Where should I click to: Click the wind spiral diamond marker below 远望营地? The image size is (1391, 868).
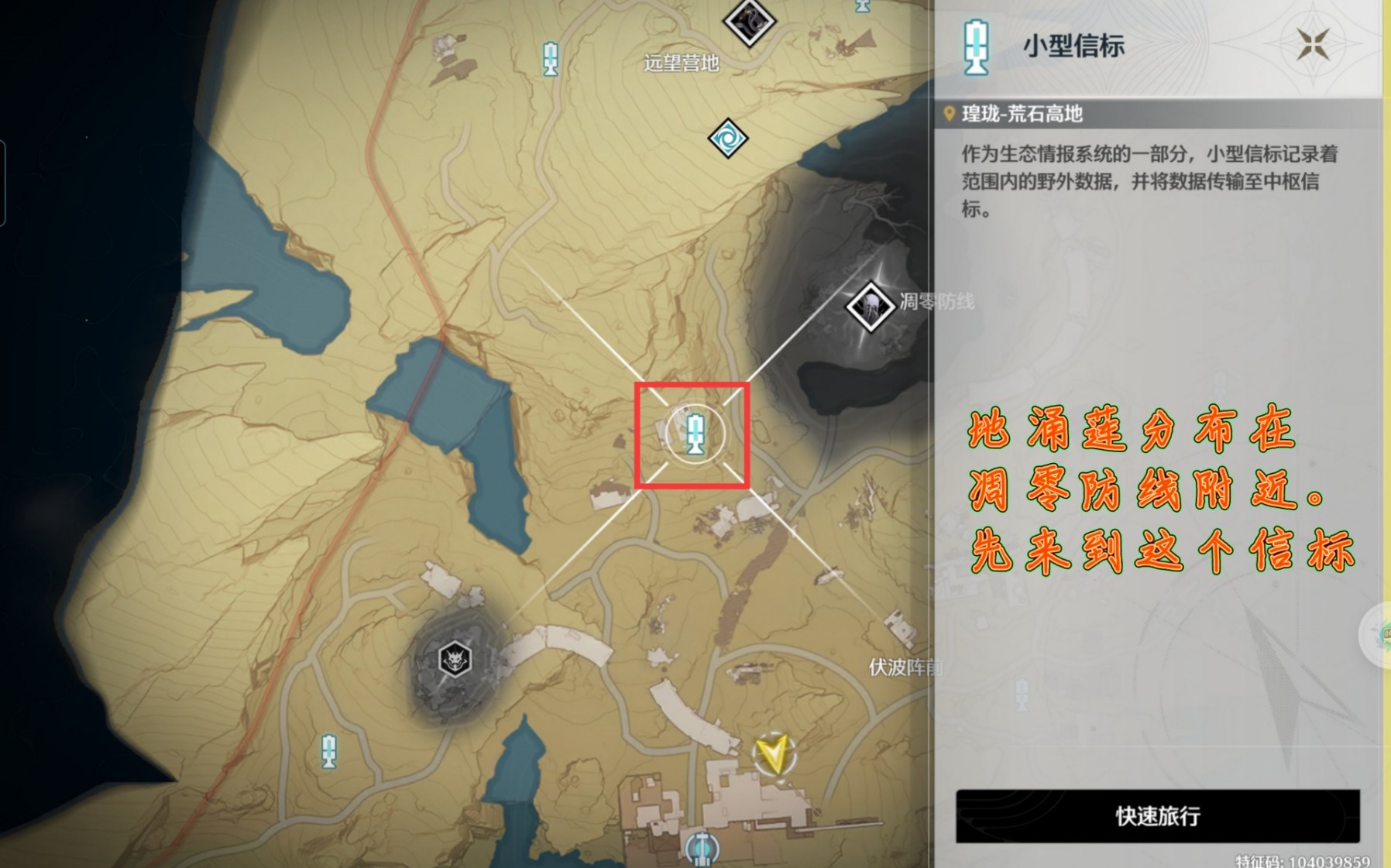coord(726,136)
